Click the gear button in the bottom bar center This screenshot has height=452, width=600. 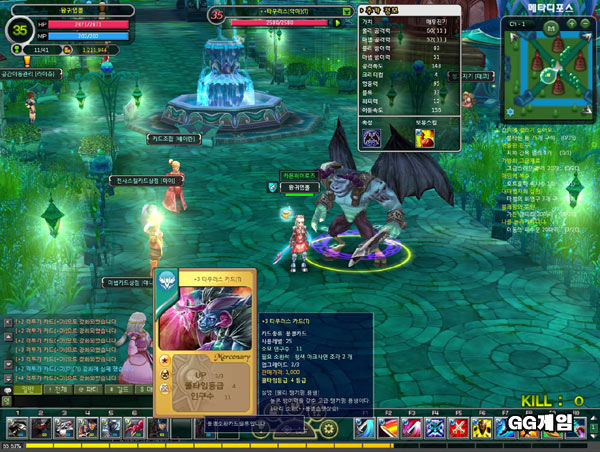pyautogui.click(x=328, y=428)
